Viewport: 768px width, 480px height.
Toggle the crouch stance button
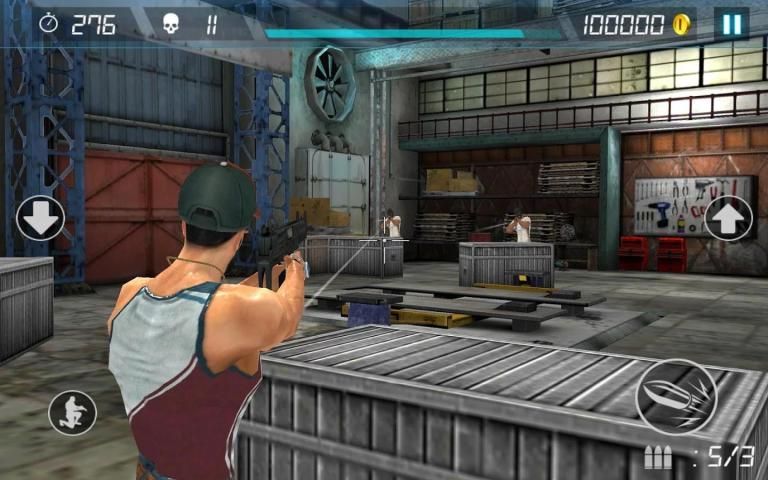pyautogui.click(x=73, y=412)
